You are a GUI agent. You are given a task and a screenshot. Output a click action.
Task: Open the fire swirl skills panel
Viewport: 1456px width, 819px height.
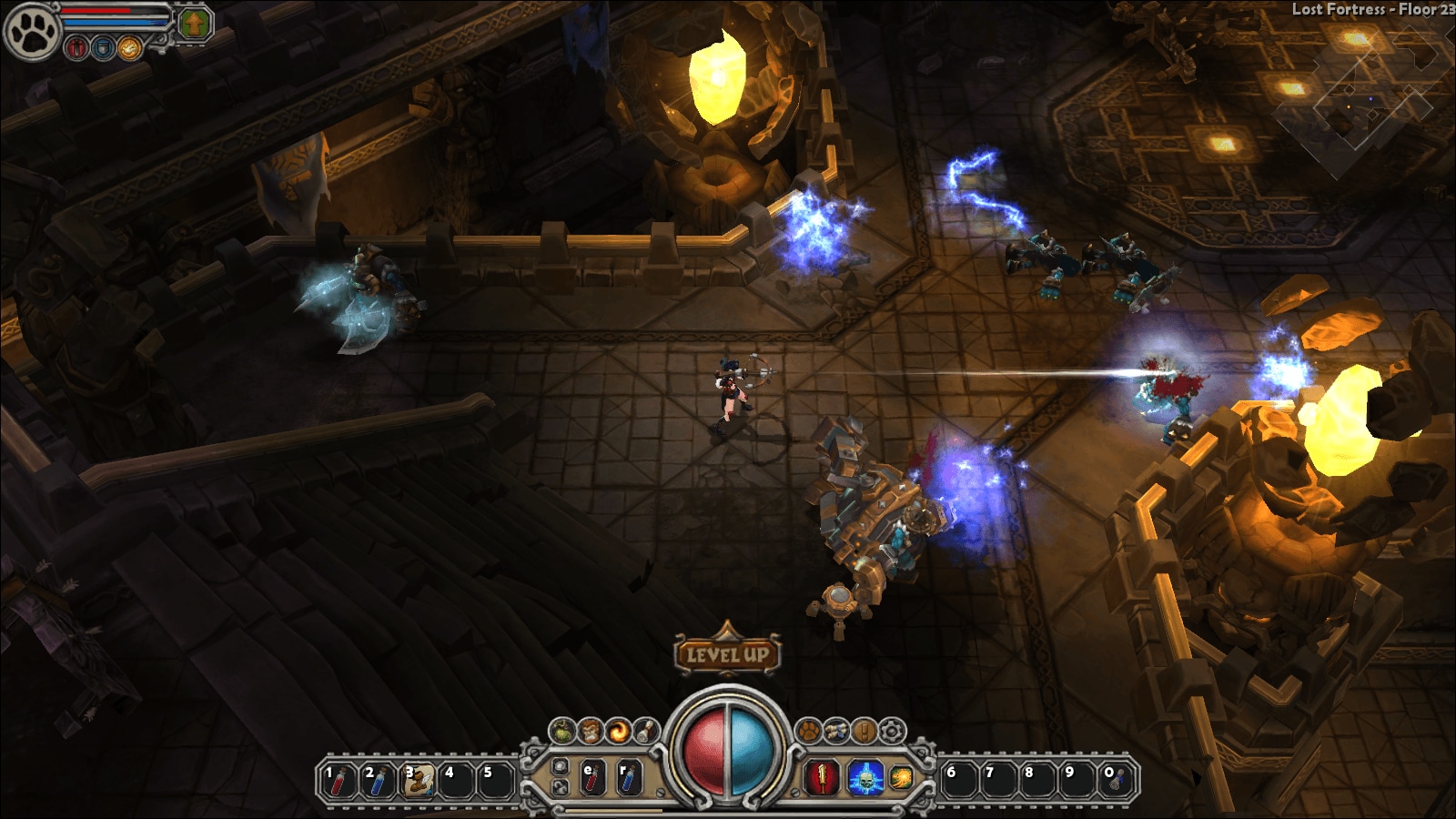pos(620,730)
